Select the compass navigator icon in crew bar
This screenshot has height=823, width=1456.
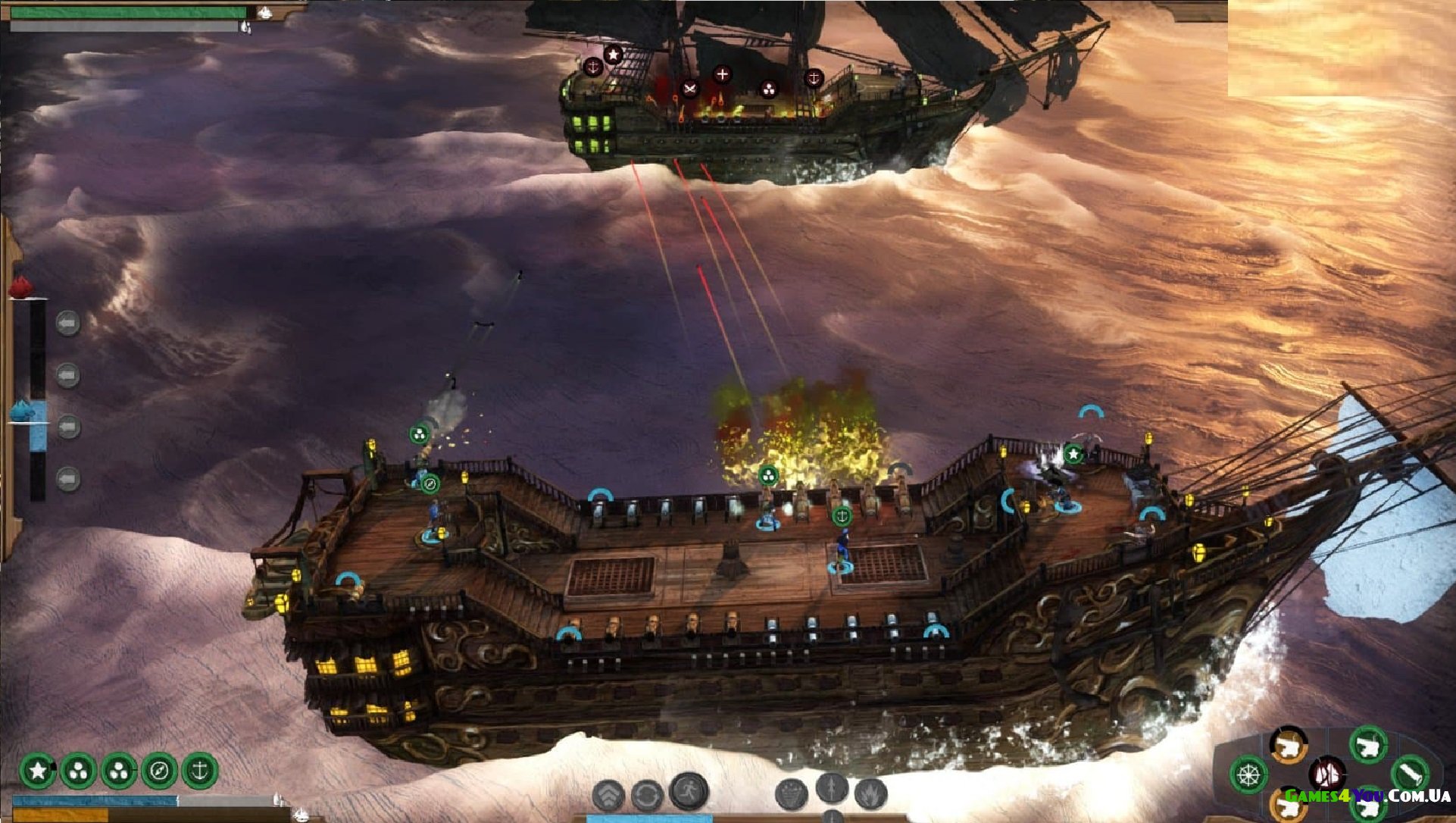point(159,771)
